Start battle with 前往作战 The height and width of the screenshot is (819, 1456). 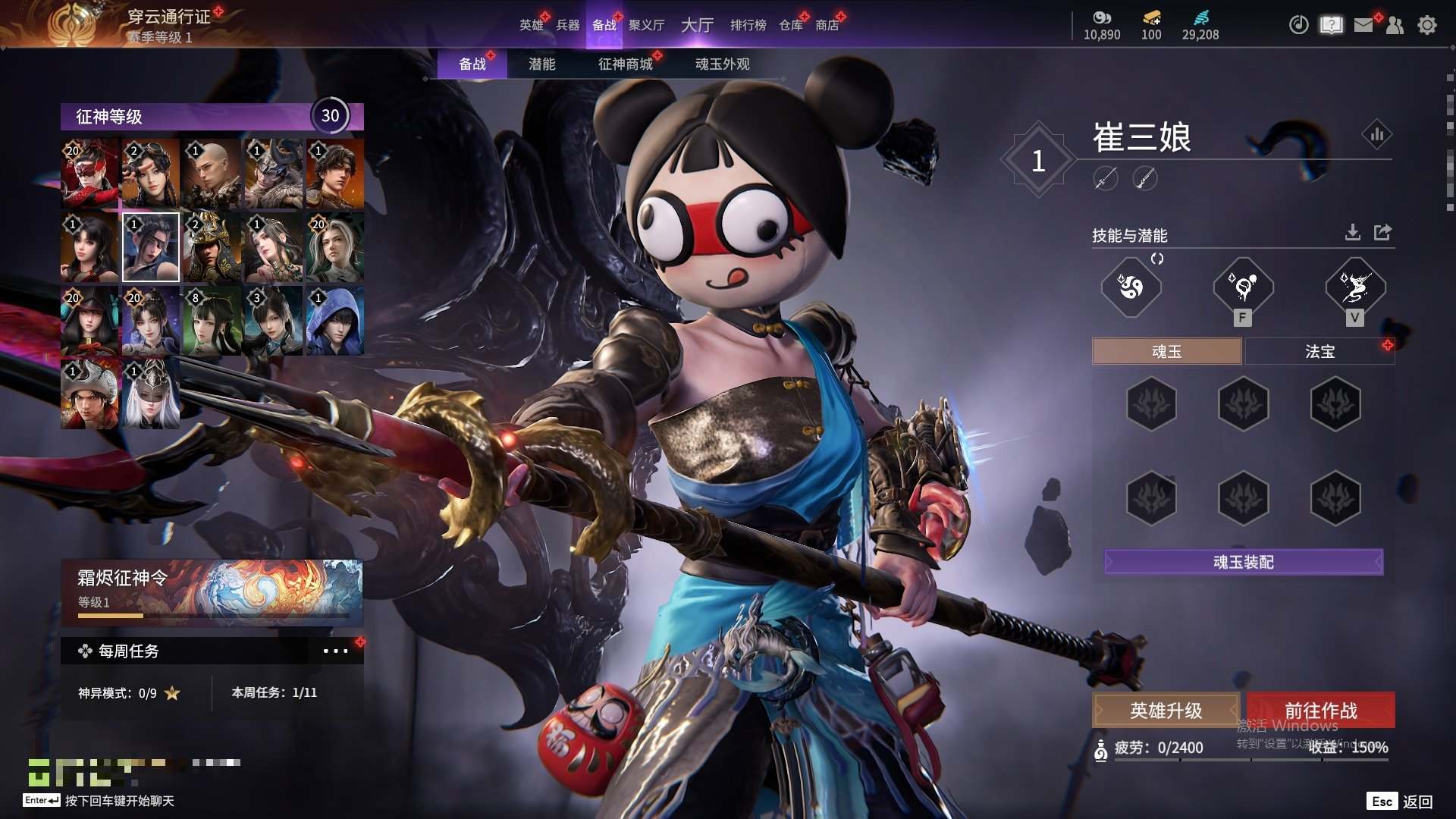pos(1320,711)
